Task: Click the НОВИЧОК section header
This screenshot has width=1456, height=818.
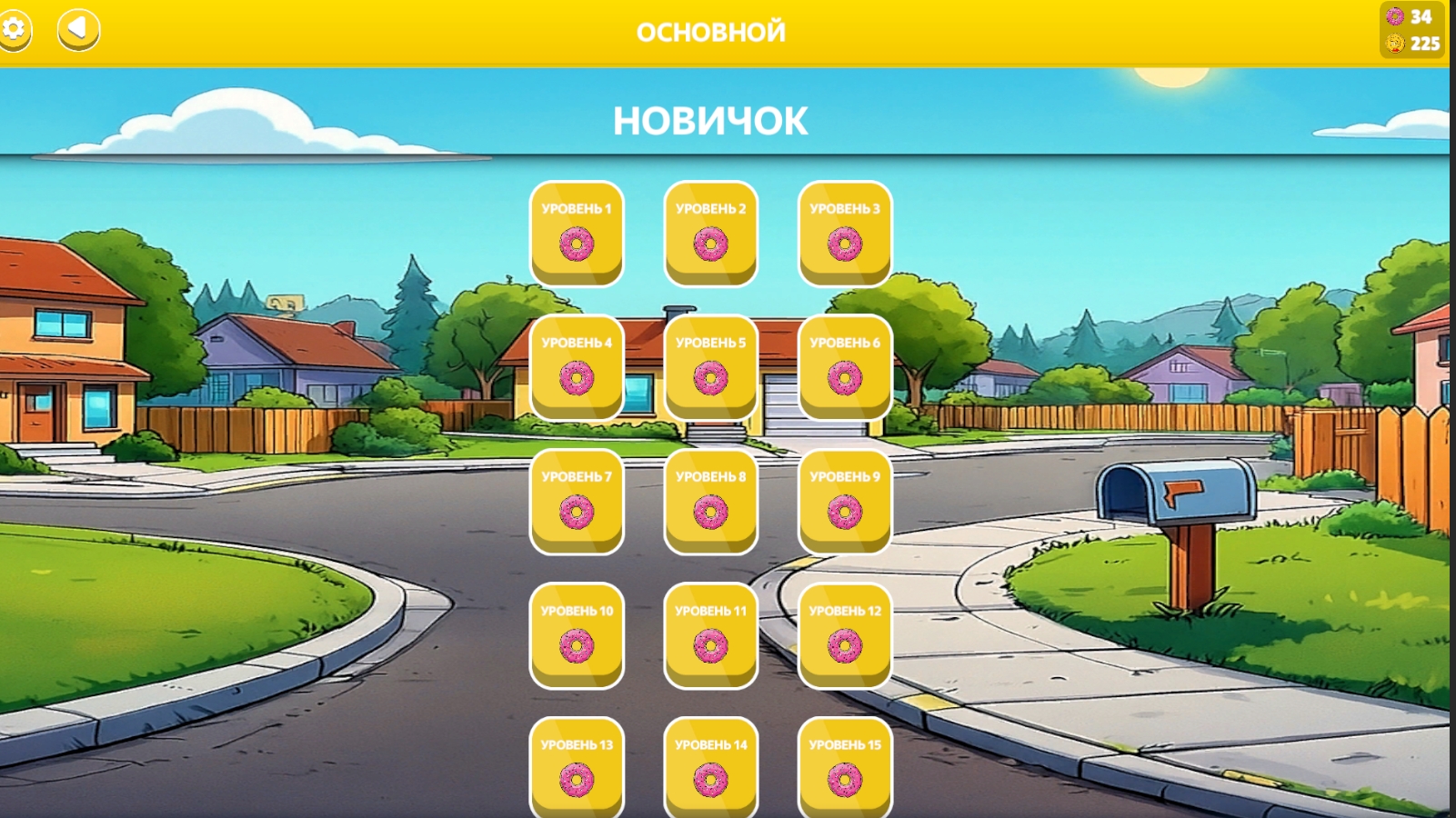Action: [x=710, y=118]
